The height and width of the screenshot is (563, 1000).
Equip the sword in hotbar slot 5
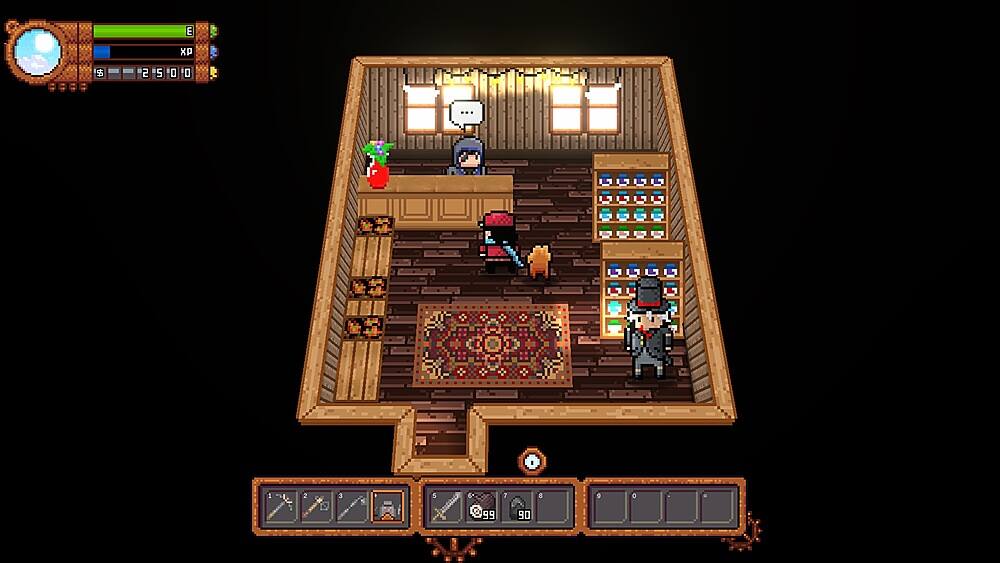(x=445, y=507)
